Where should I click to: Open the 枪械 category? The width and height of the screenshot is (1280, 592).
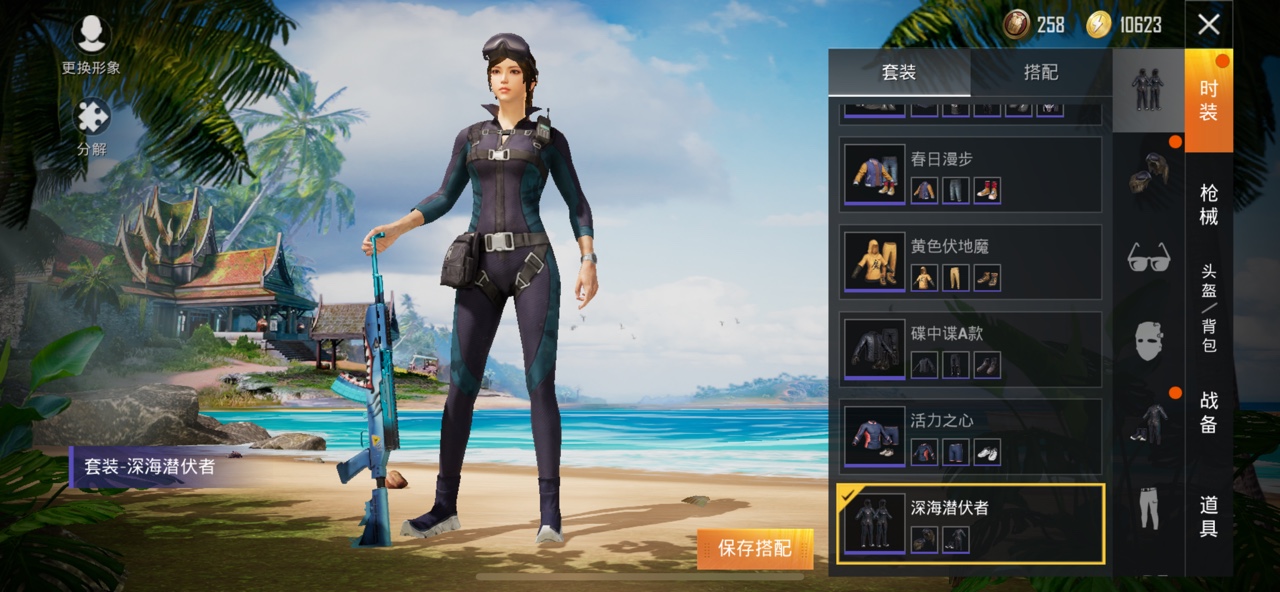[1208, 202]
